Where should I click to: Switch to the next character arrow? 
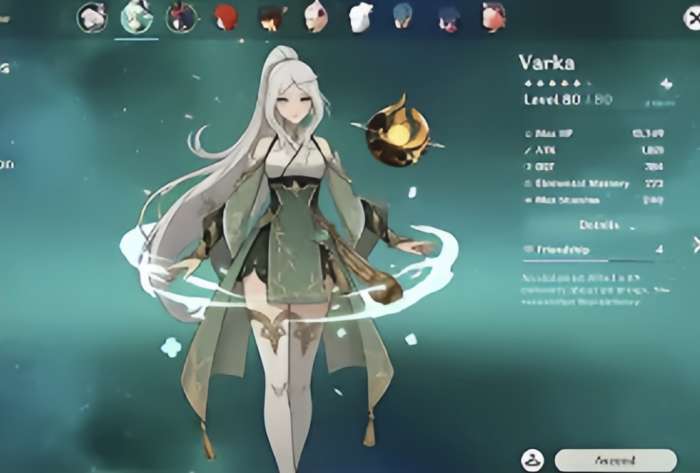tap(696, 243)
